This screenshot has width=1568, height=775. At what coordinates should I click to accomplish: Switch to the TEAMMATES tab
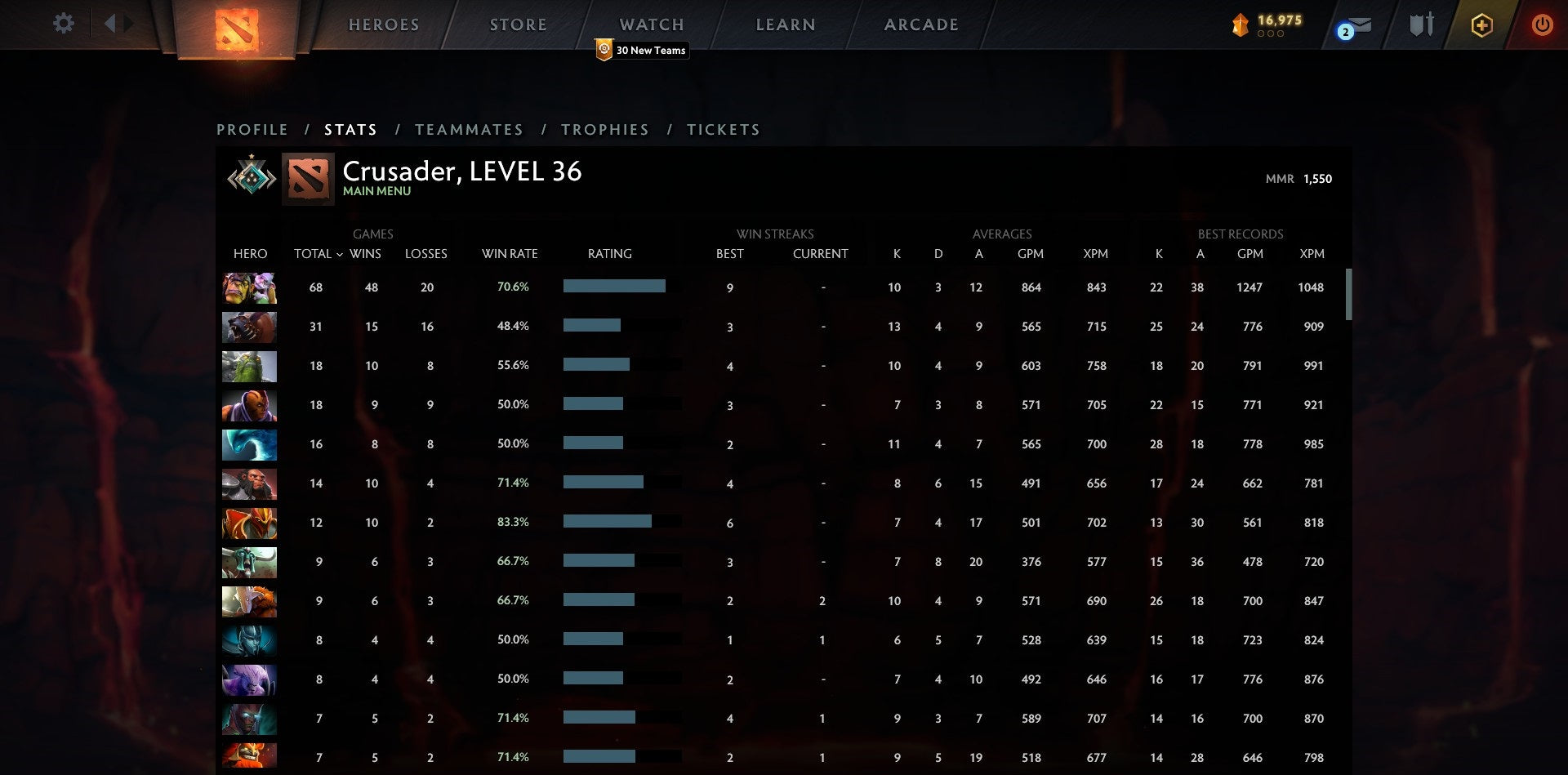[470, 129]
